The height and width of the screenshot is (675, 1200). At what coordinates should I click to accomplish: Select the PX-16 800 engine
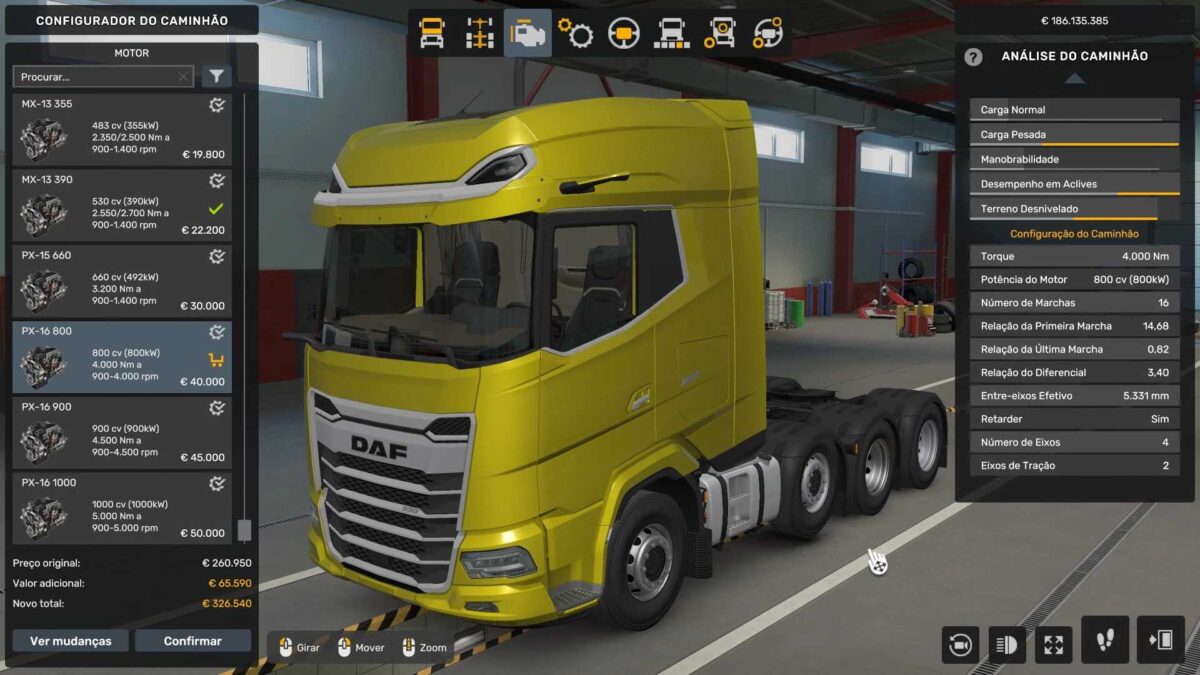coord(122,357)
